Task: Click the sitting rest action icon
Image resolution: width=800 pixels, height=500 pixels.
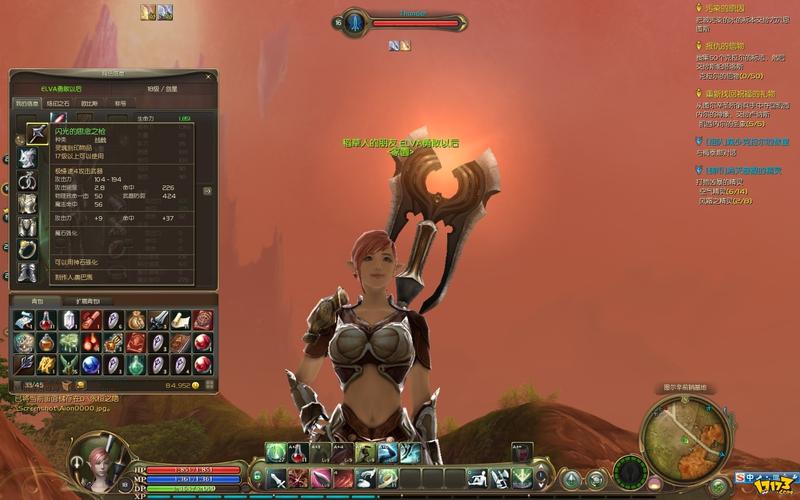Action: coord(476,479)
